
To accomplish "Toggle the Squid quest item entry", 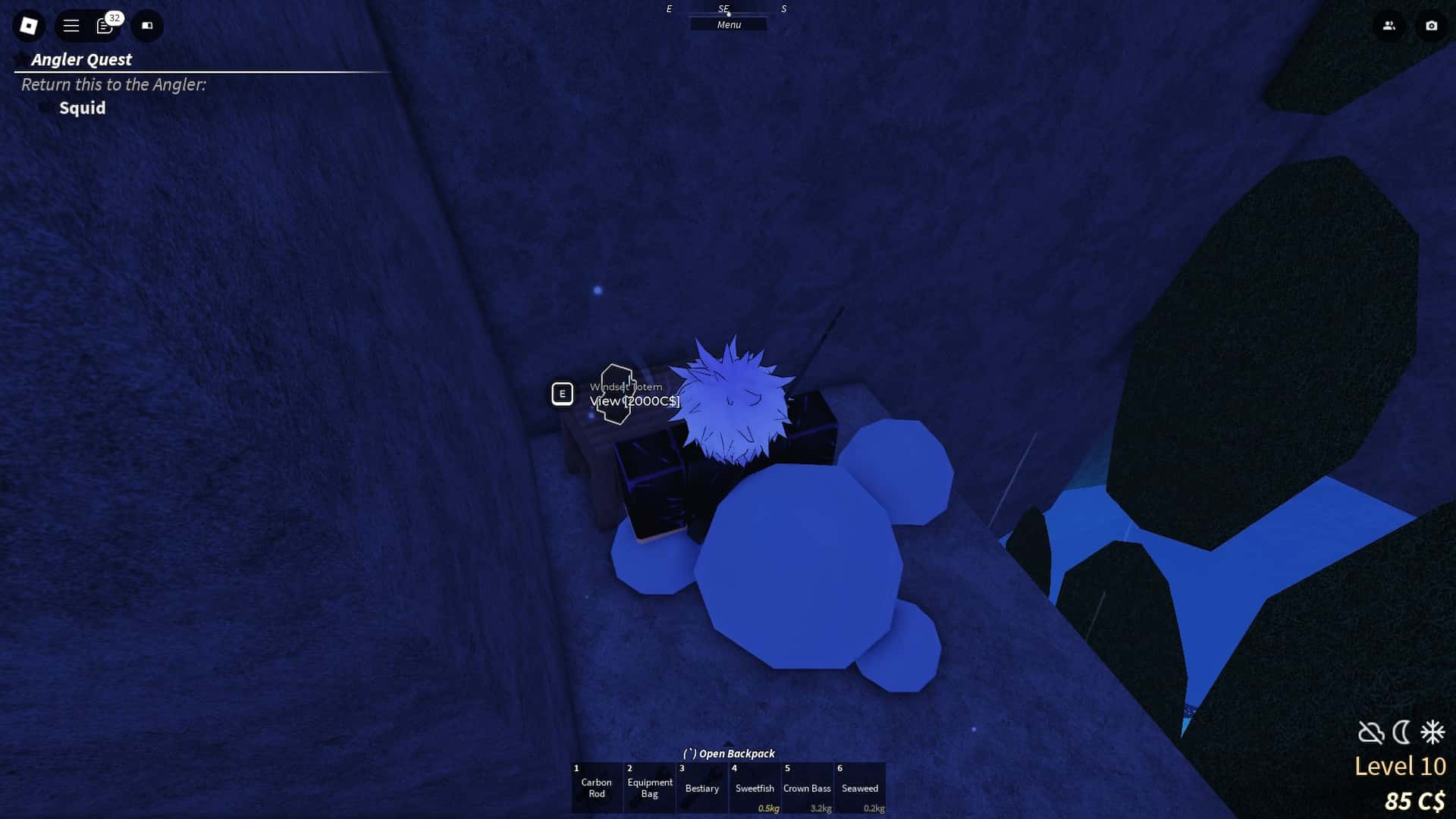I will coord(82,108).
